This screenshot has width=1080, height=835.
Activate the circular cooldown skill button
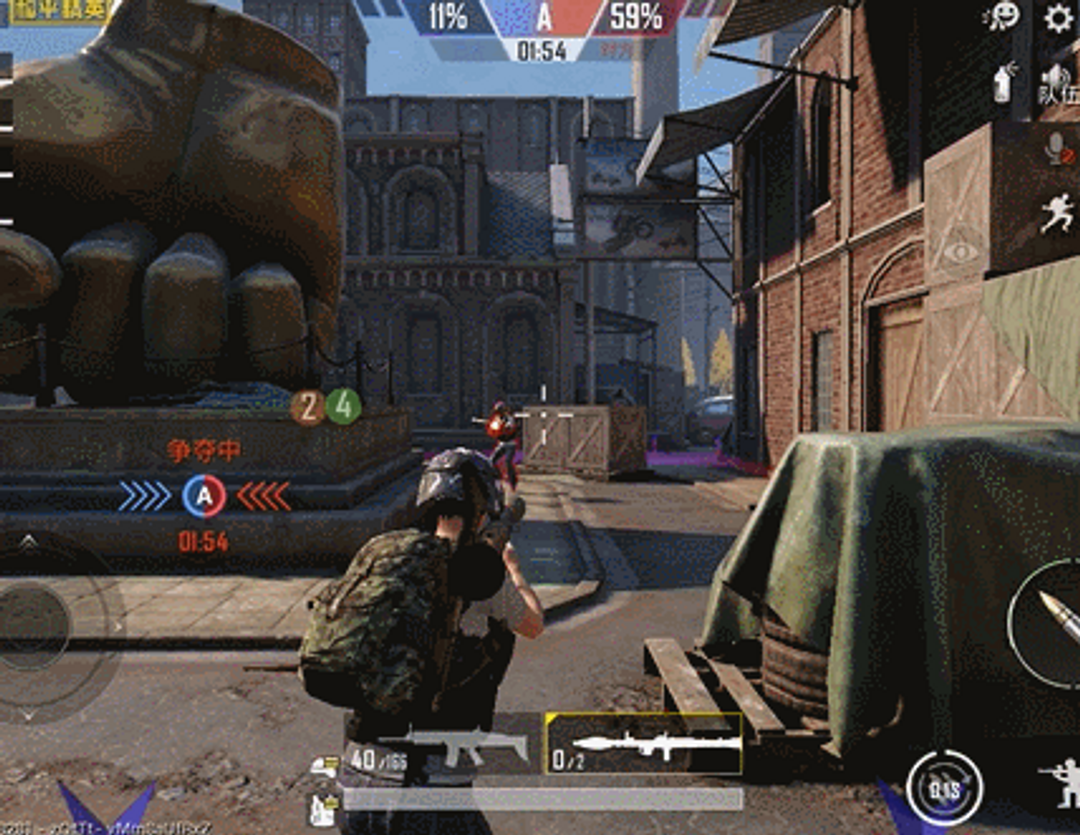click(944, 787)
